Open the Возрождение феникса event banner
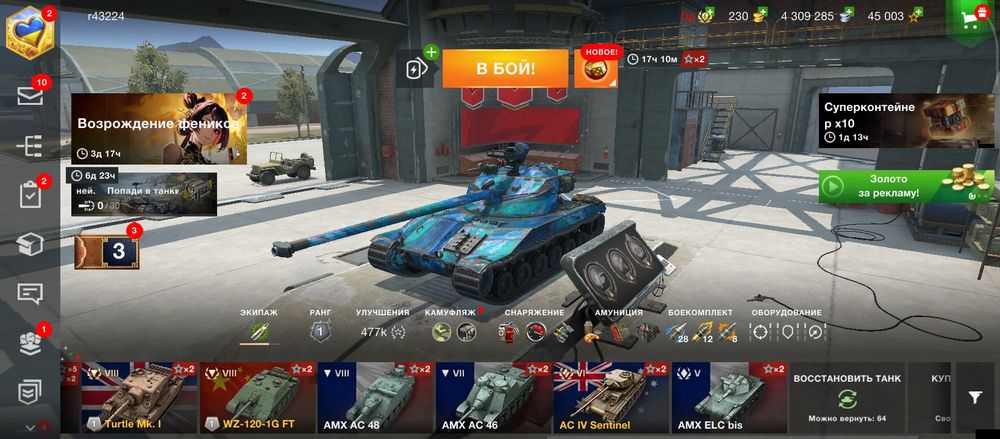The width and height of the screenshot is (1000, 439). [158, 128]
